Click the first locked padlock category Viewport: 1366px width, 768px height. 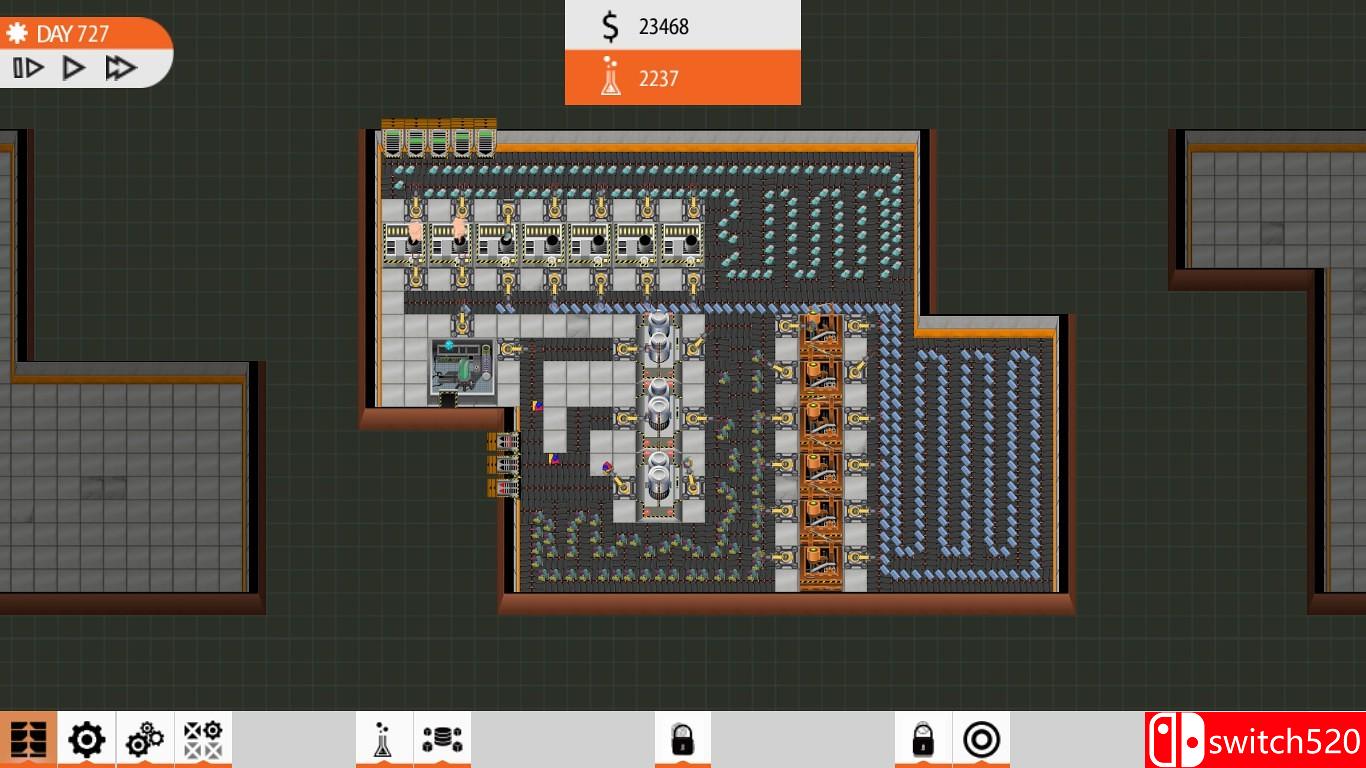(x=683, y=738)
